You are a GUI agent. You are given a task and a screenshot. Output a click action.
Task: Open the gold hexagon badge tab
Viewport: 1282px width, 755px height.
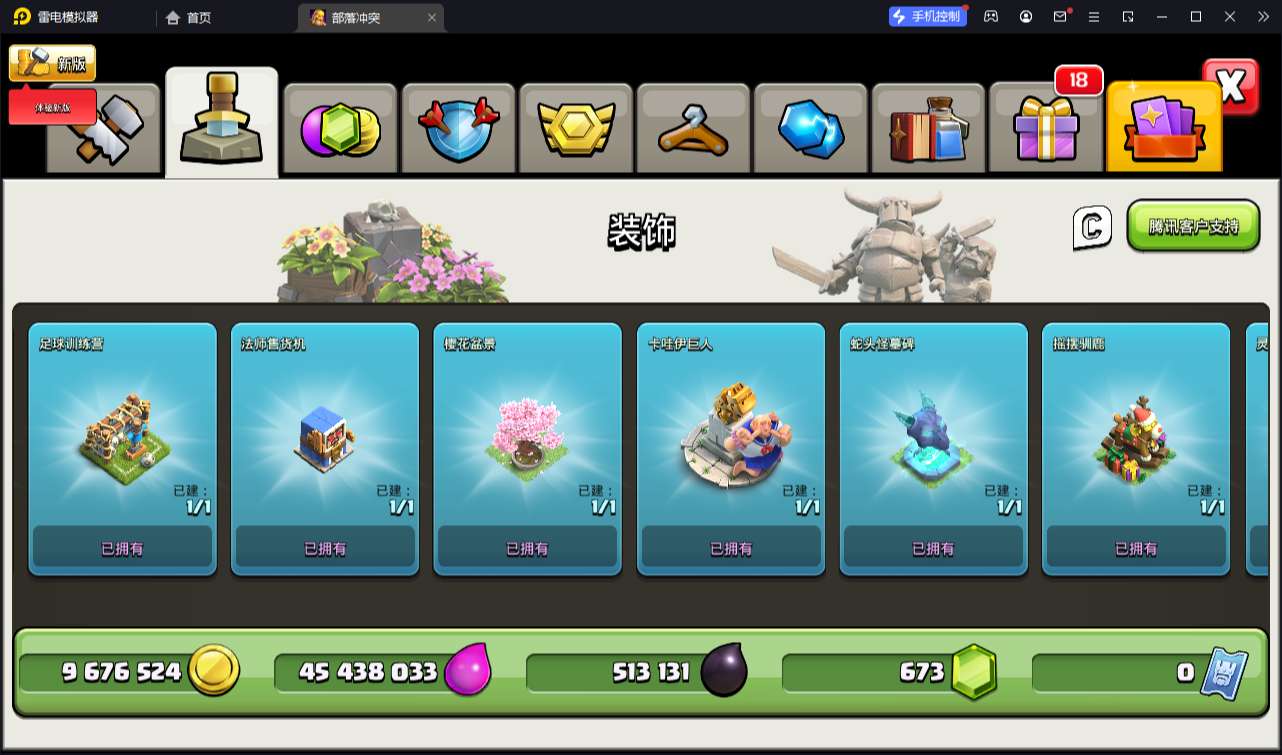click(575, 130)
